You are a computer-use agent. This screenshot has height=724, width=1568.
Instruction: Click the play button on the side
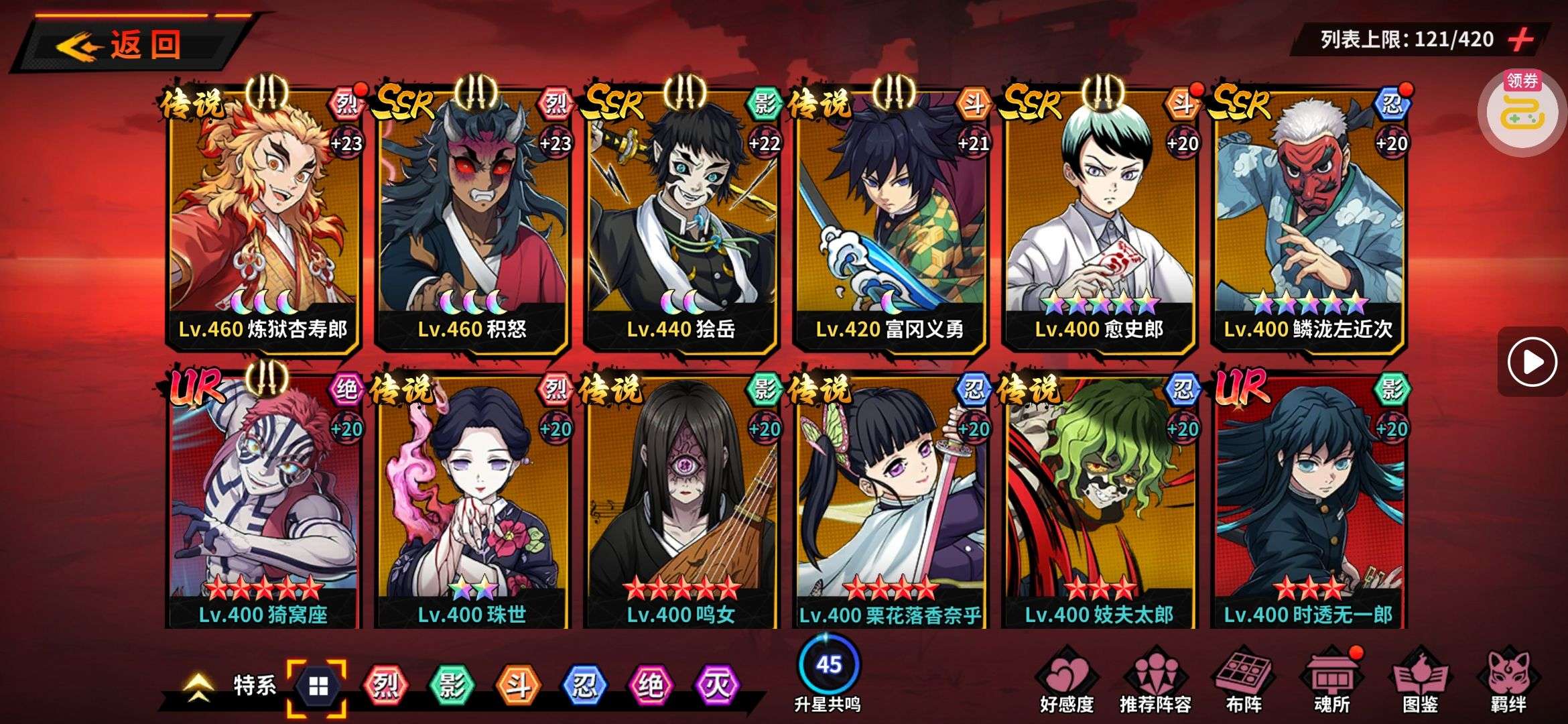pyautogui.click(x=1532, y=362)
